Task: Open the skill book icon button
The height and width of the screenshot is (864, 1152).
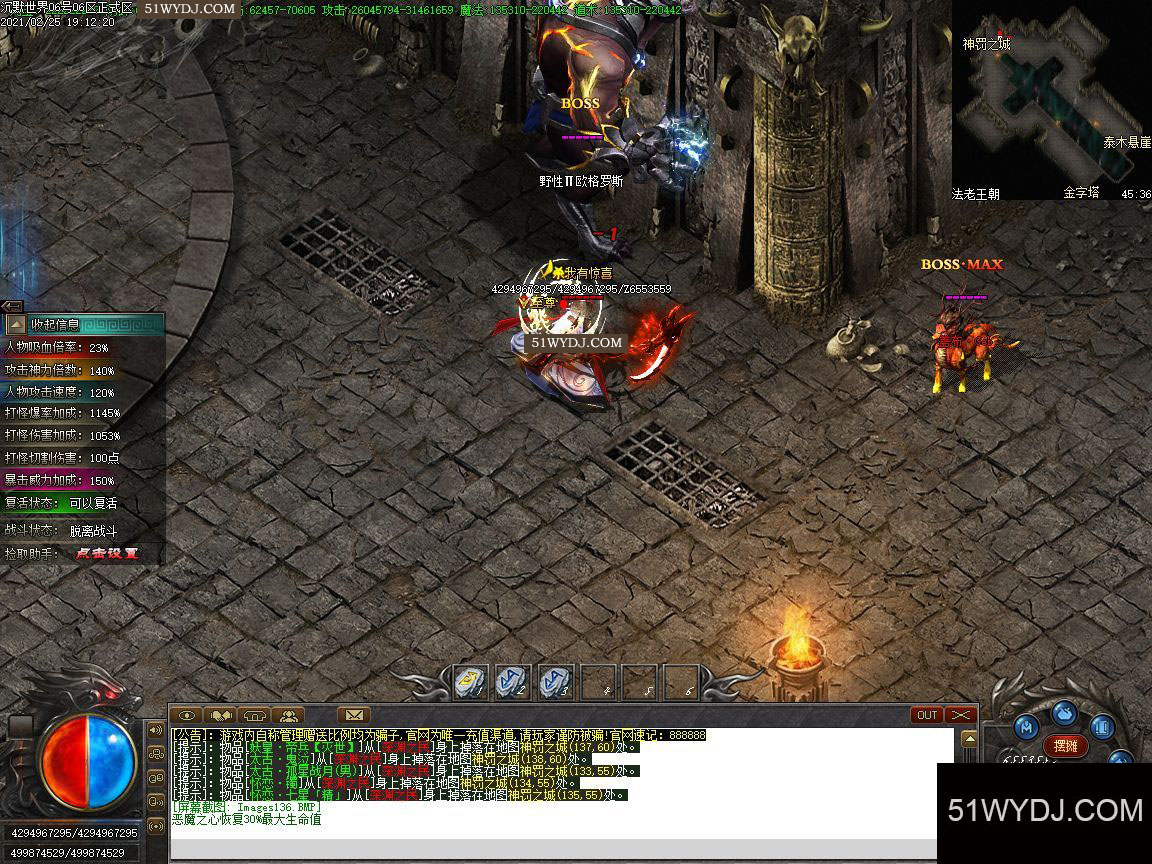Action: pos(1102,727)
